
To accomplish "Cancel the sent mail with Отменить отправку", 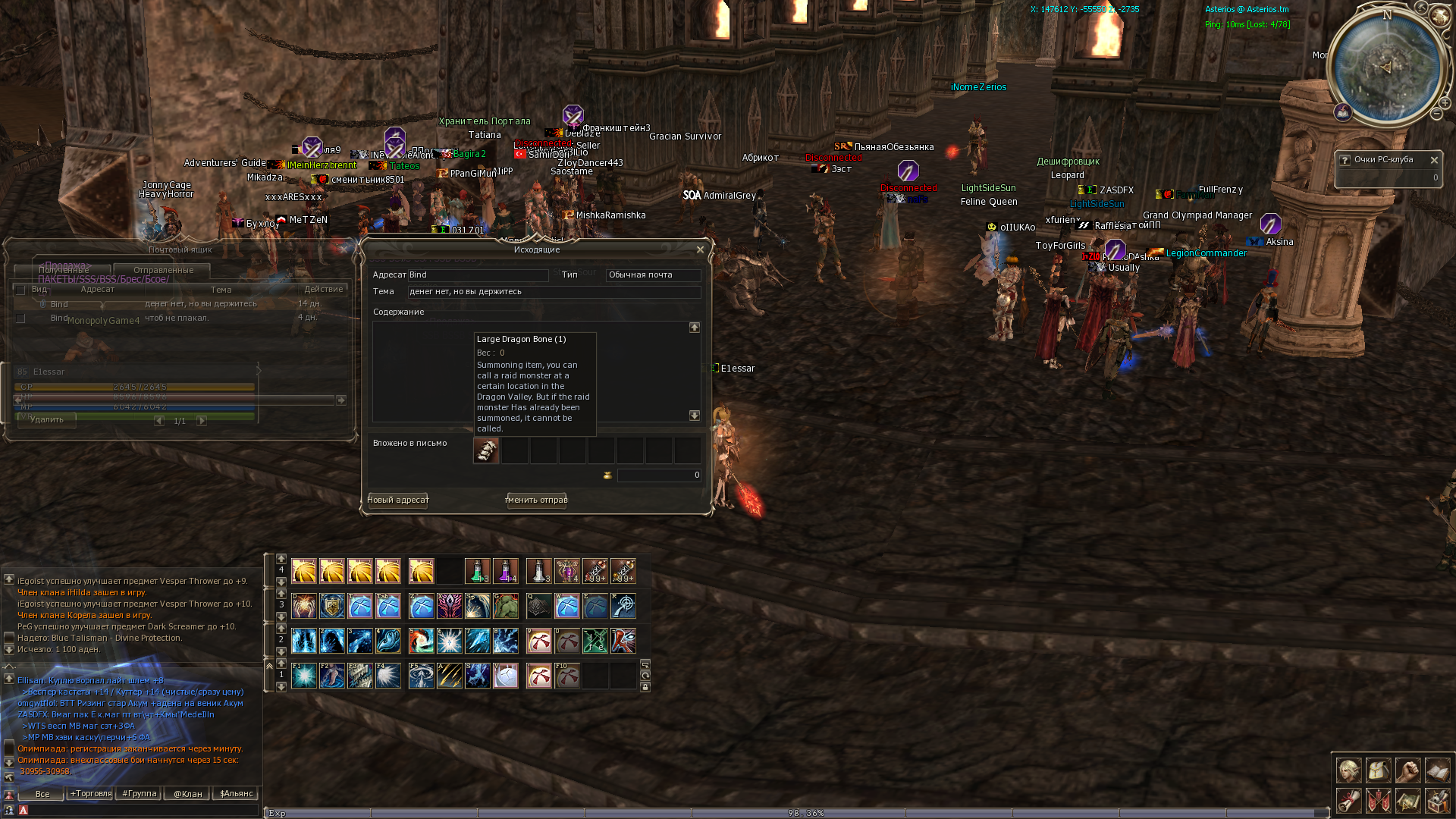I will [x=536, y=500].
